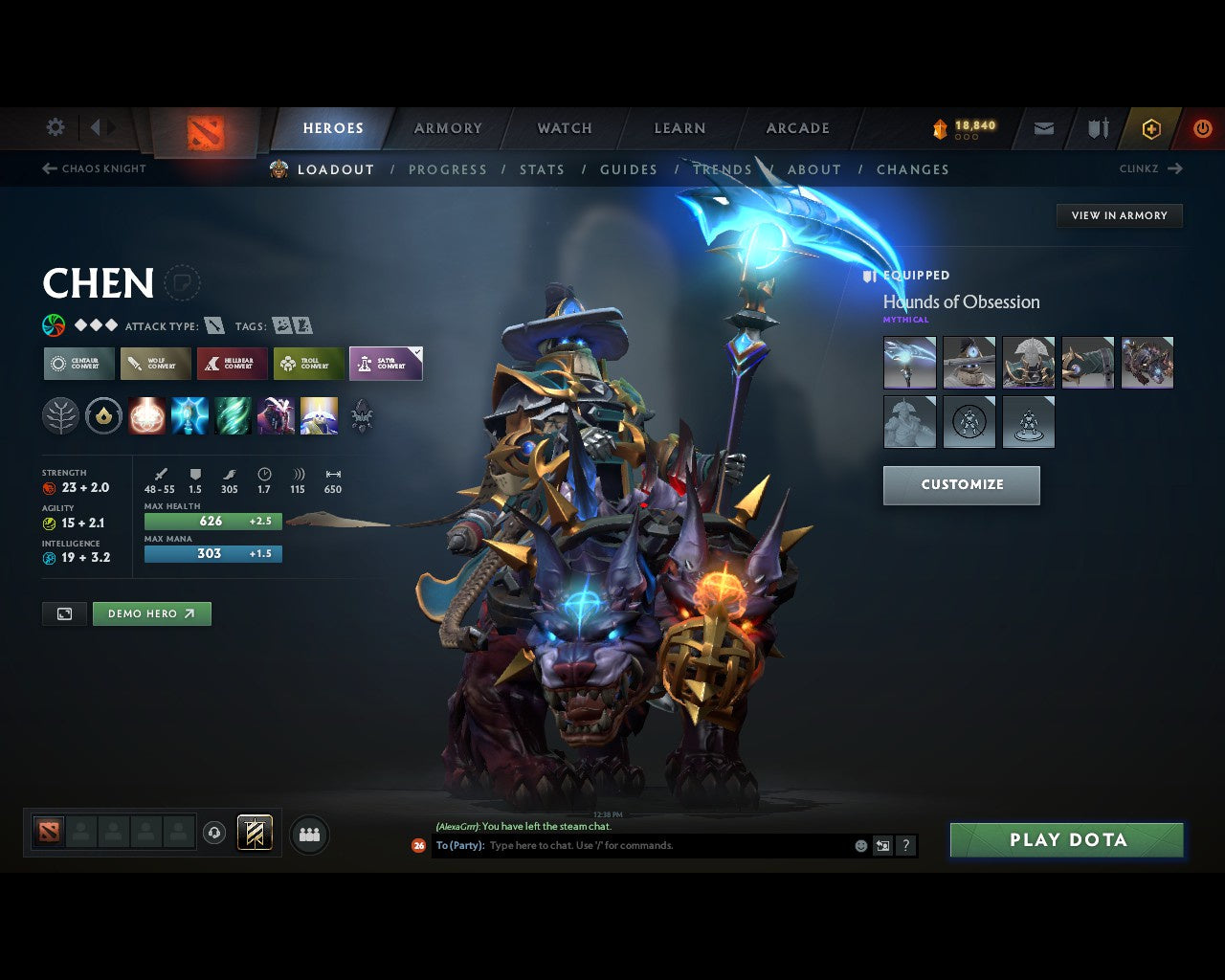Viewport: 1225px width, 980px height.
Task: Click the headset voice chat icon near party slots
Action: (x=212, y=833)
